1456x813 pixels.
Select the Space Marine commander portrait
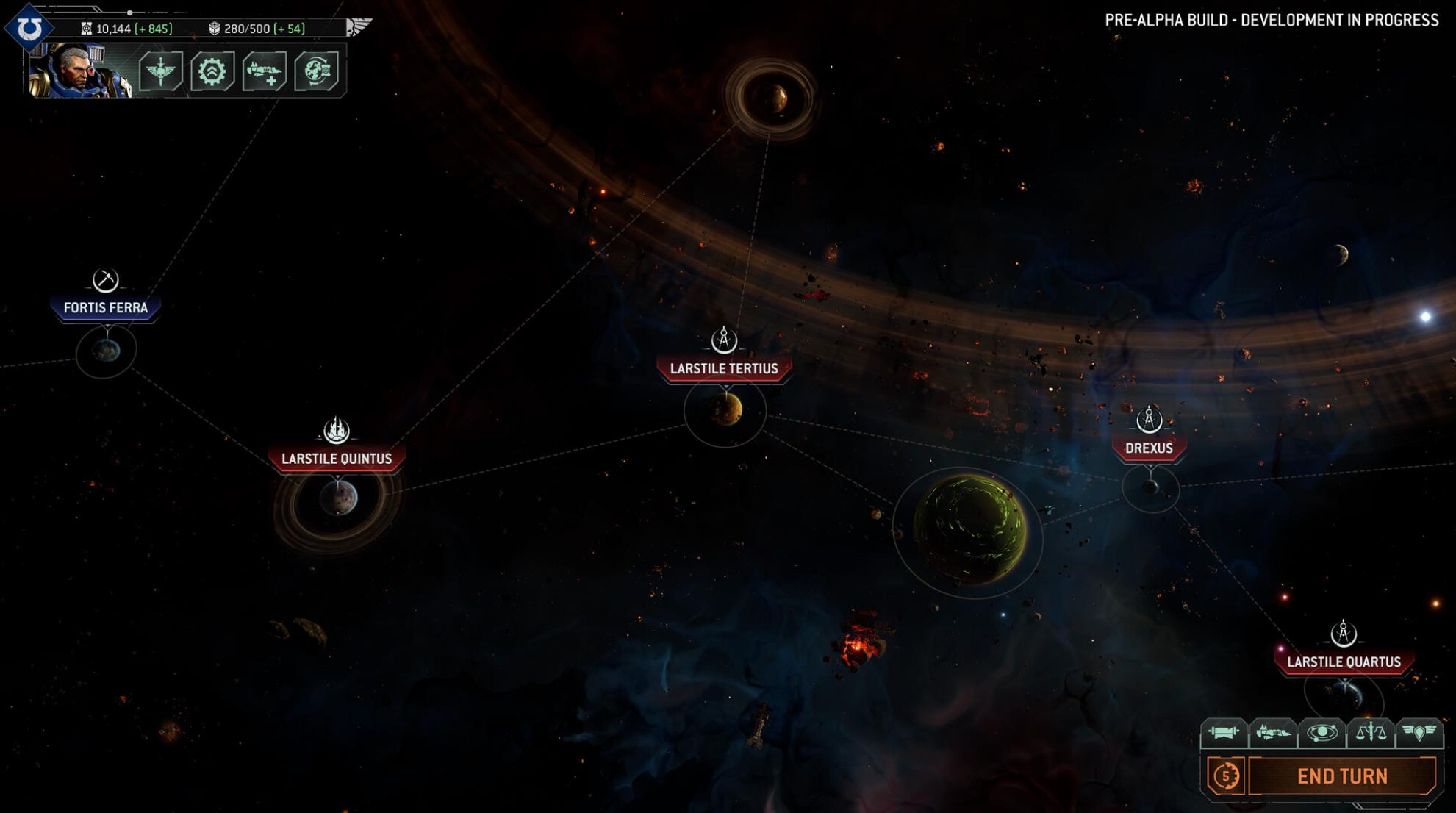(79, 71)
